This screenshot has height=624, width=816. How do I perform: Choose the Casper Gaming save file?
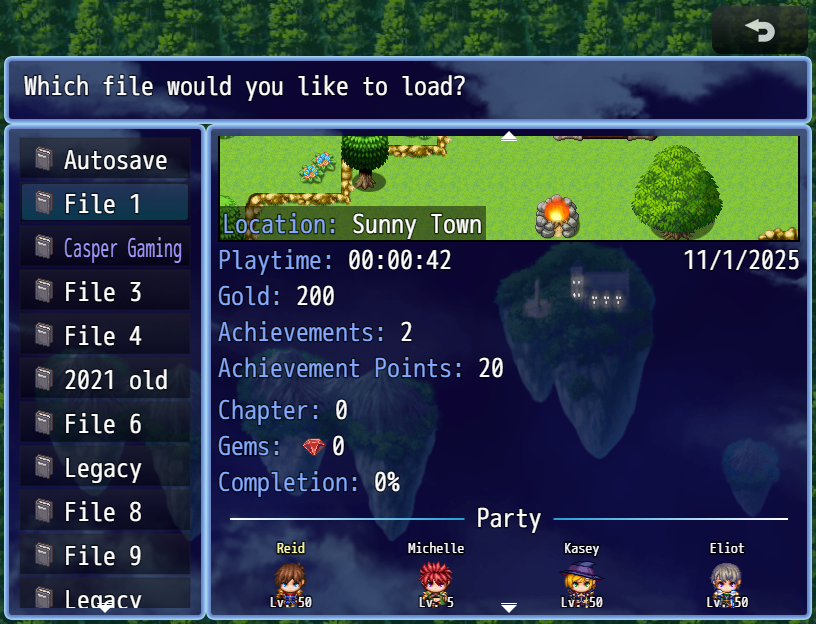(x=105, y=248)
